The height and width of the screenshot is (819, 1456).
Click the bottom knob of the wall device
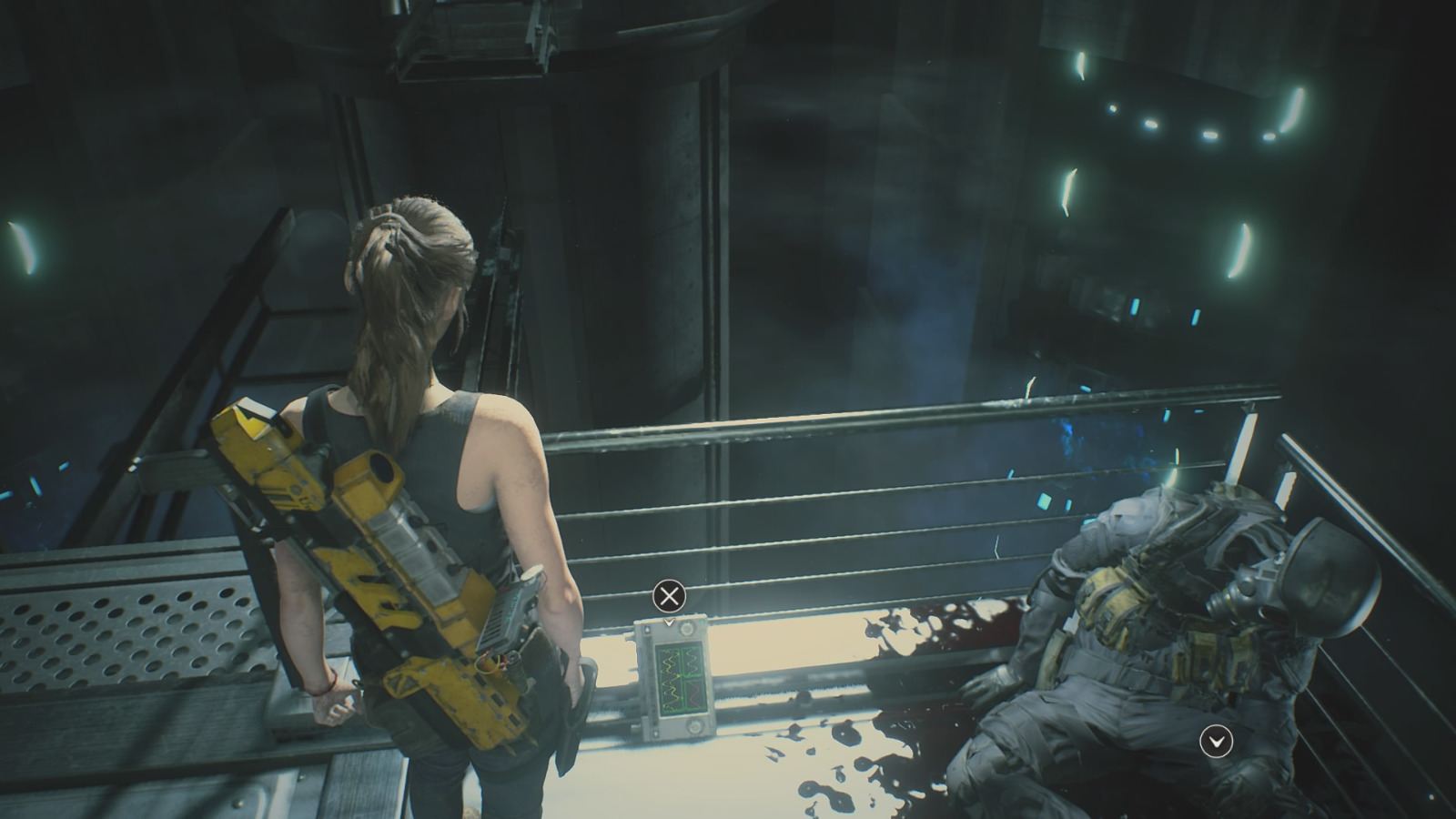point(695,725)
